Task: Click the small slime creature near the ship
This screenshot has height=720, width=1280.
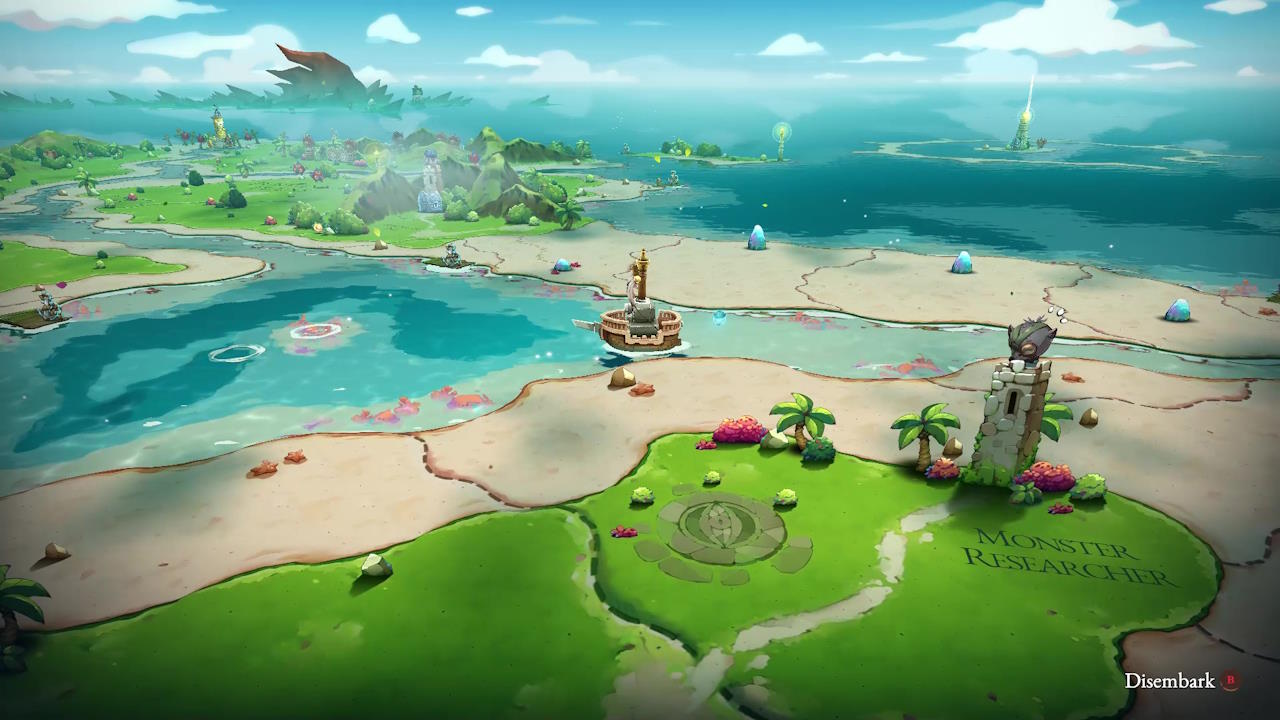Action: (x=718, y=317)
